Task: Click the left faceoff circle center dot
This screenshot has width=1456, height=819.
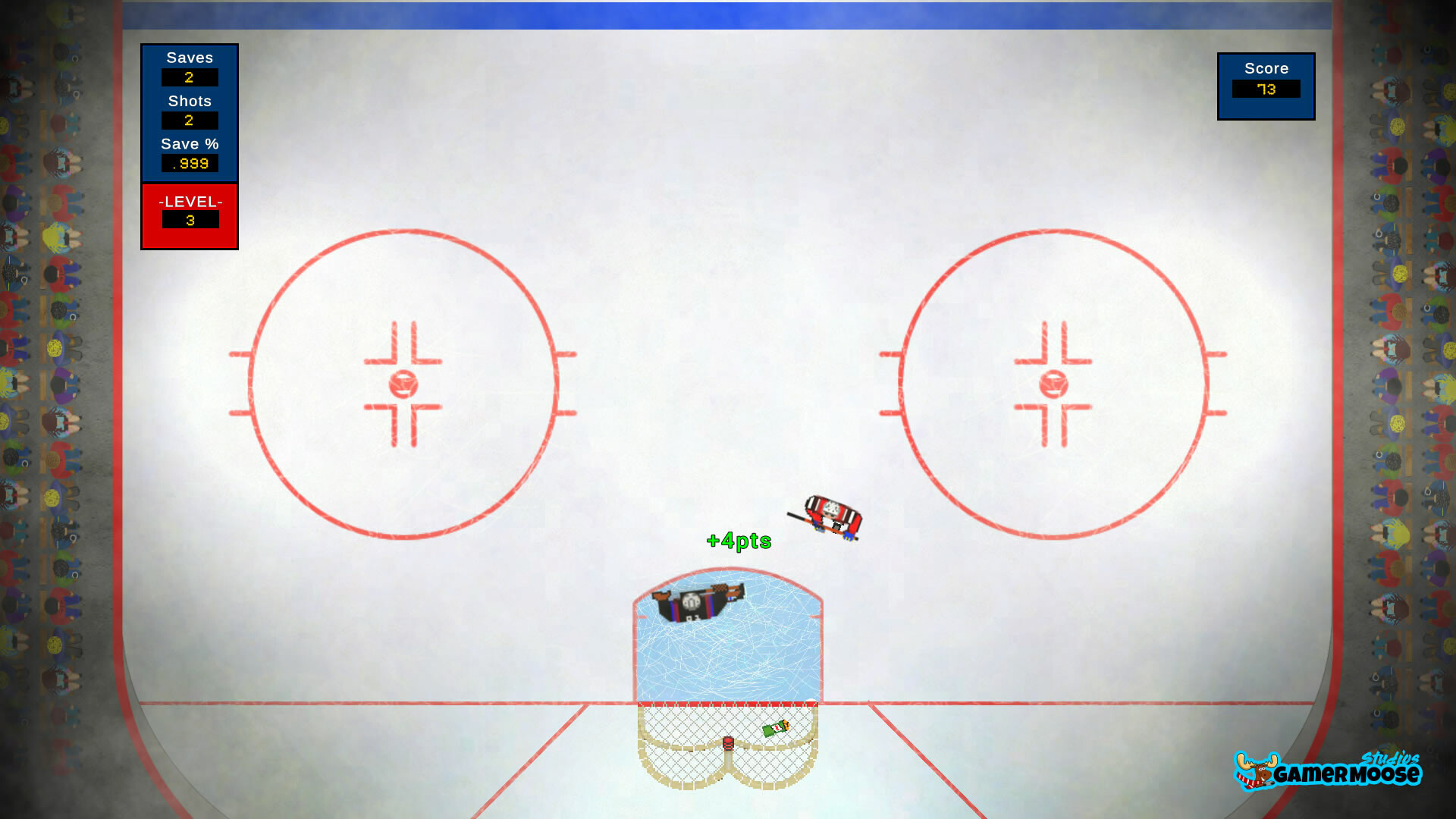Action: click(x=403, y=385)
